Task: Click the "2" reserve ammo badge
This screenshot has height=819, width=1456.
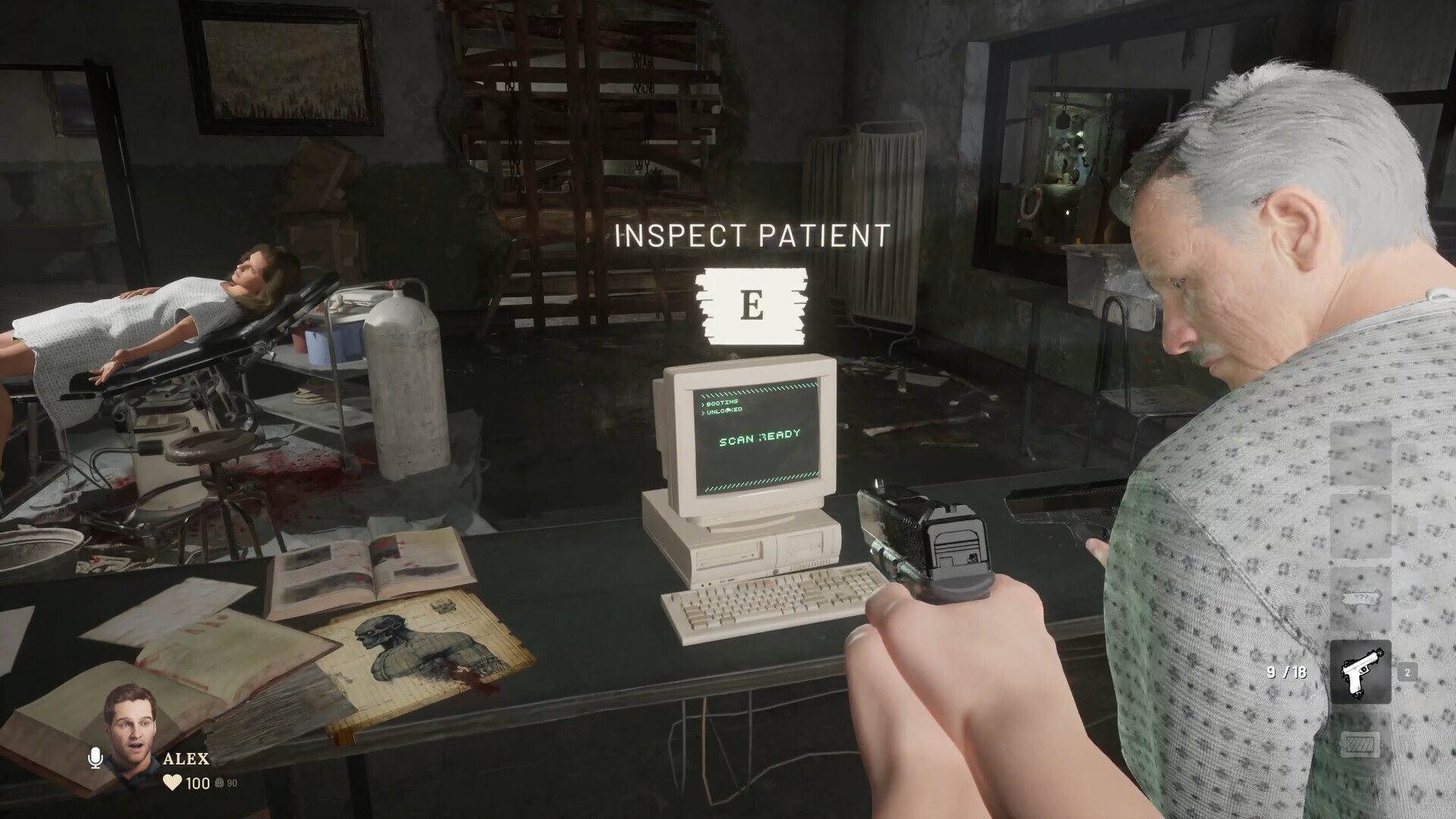Action: [x=1407, y=673]
